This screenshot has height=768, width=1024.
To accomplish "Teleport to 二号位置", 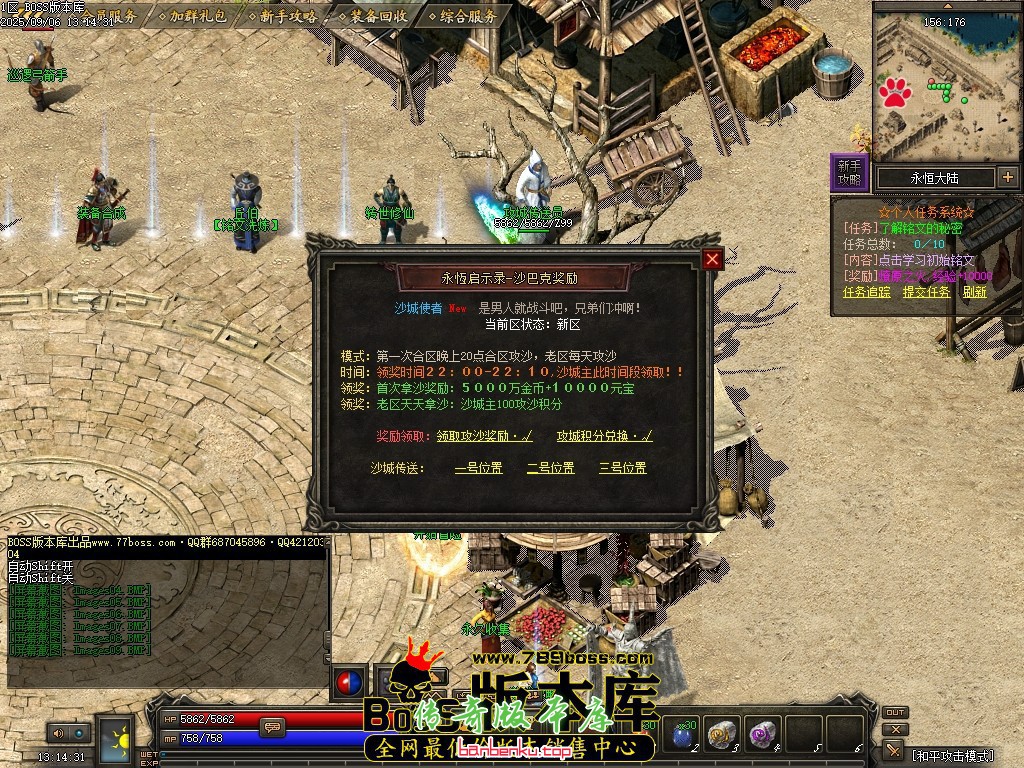I will (550, 468).
